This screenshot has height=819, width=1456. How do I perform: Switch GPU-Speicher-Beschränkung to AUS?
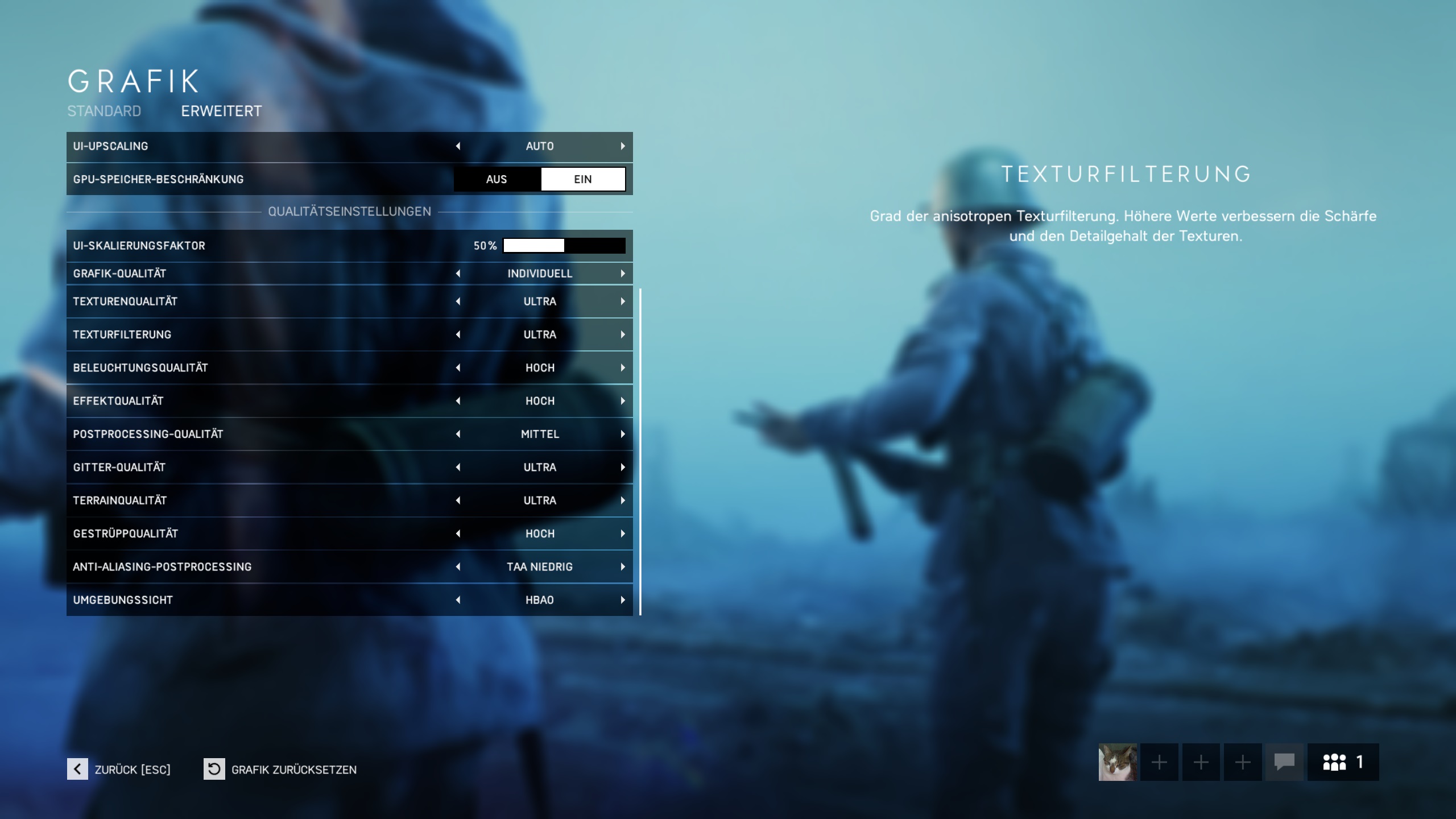pyautogui.click(x=496, y=179)
